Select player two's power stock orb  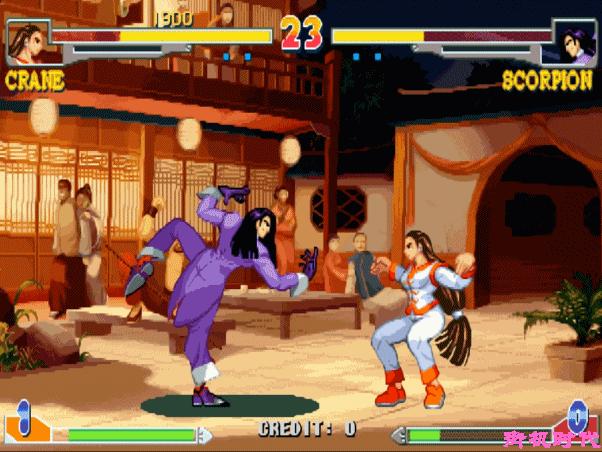click(577, 415)
